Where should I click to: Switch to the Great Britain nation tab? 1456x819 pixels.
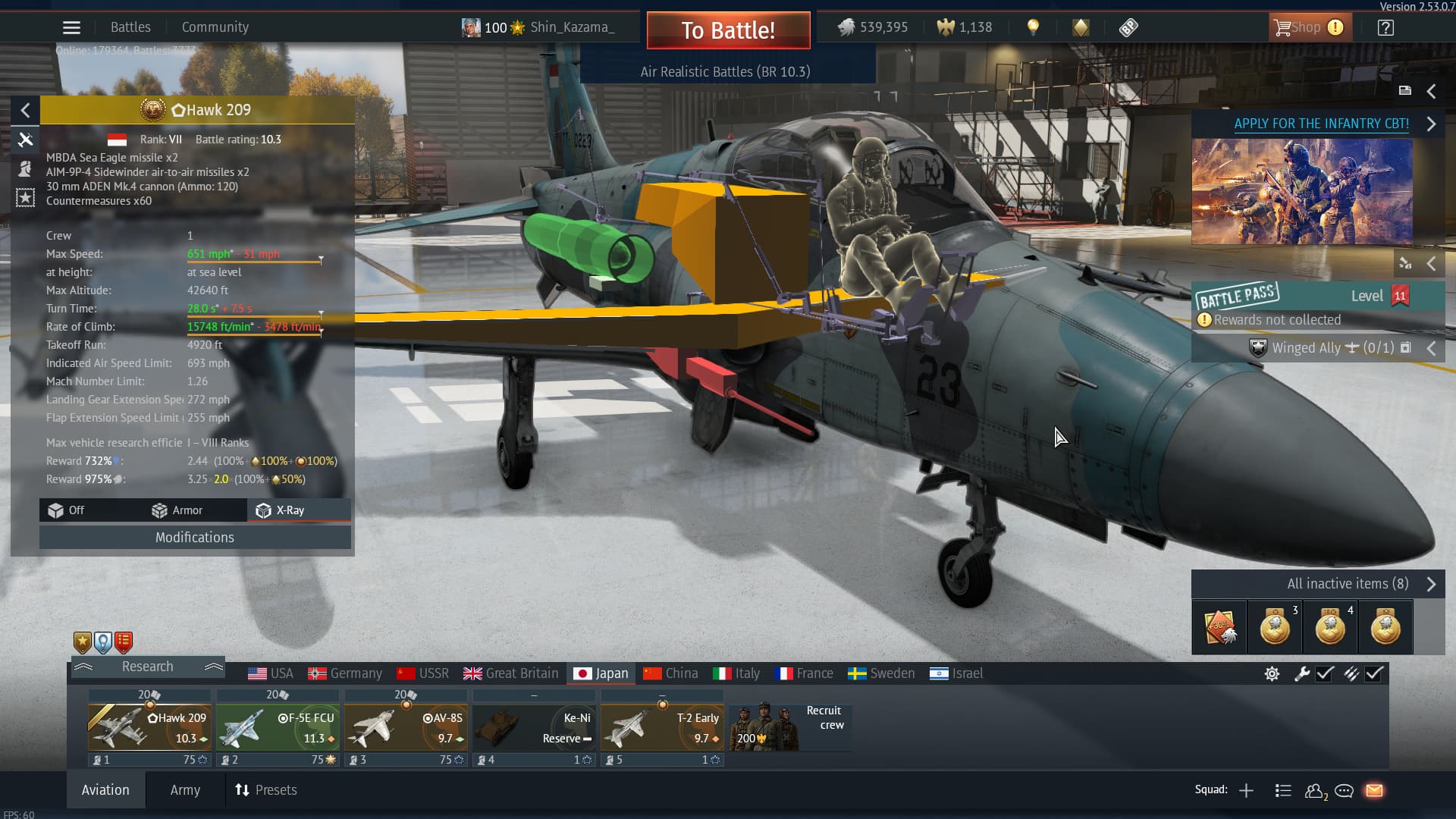[511, 673]
